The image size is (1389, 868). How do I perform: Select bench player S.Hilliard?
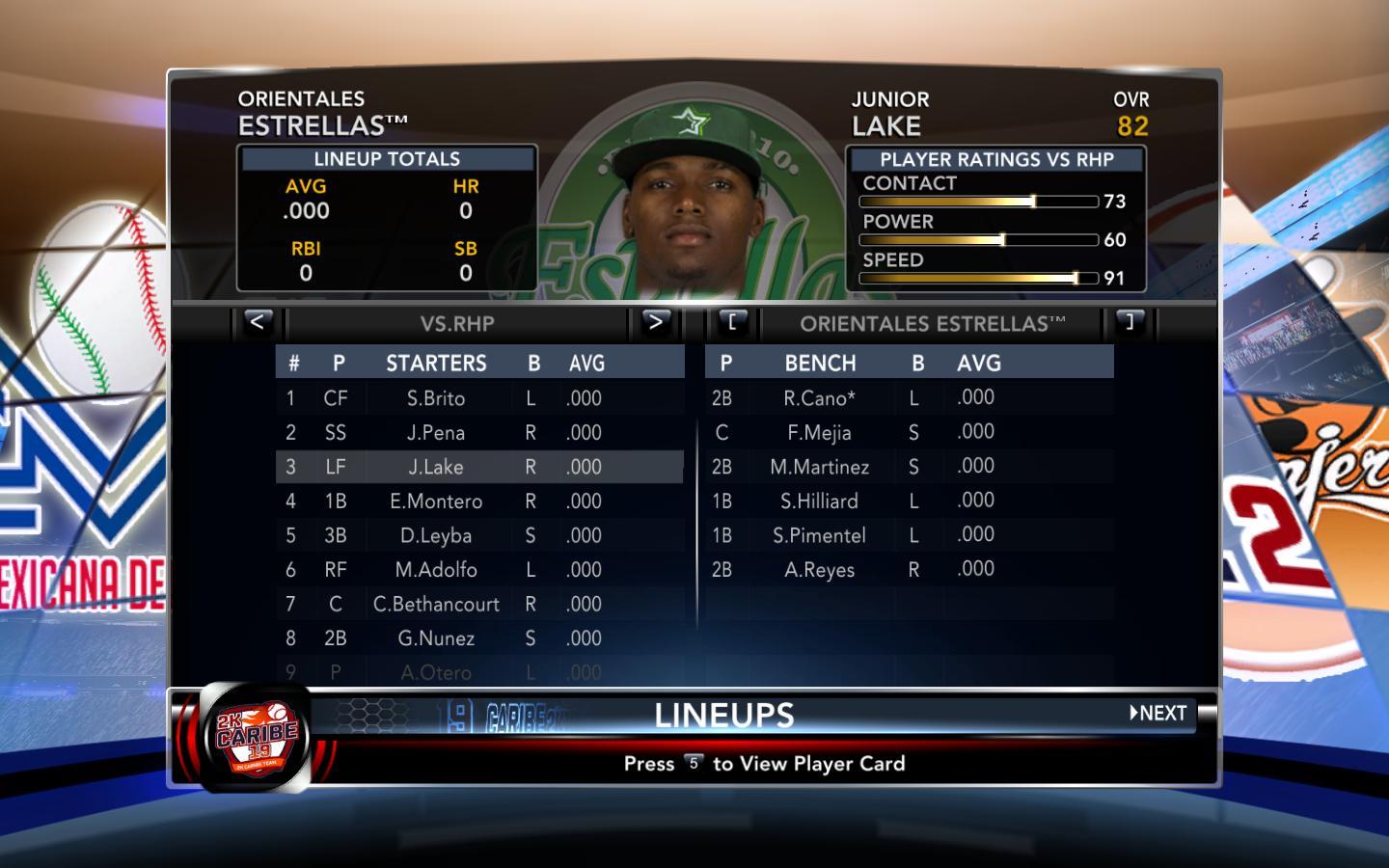click(x=819, y=502)
